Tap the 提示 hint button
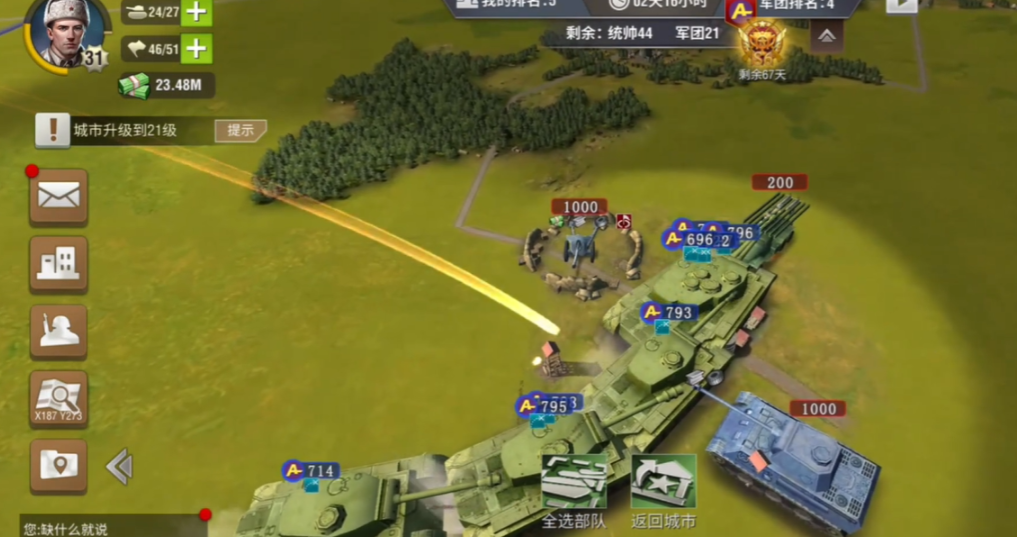Screen dimensions: 1017x537 (240, 131)
